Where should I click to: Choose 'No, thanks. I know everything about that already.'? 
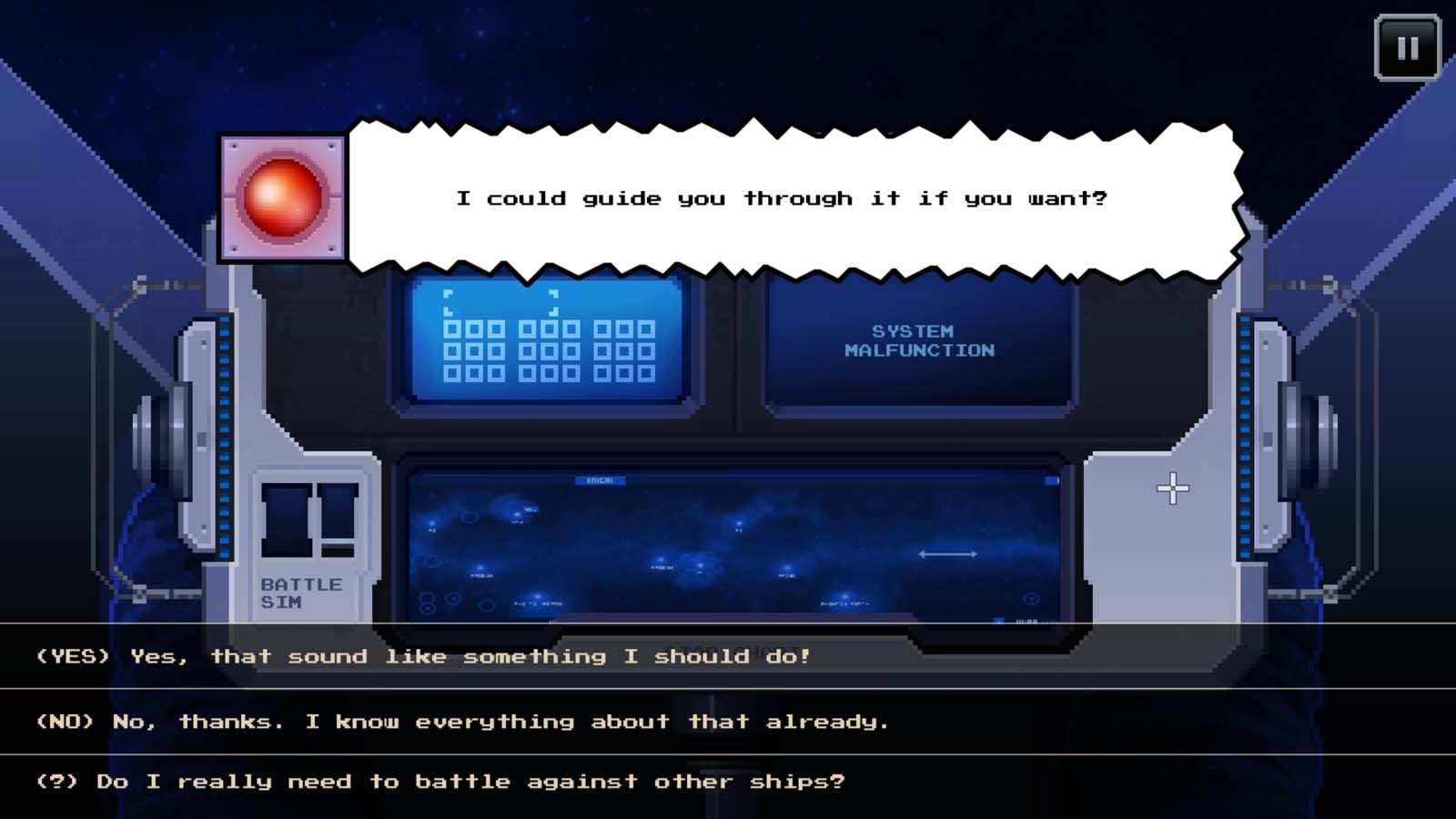462,721
